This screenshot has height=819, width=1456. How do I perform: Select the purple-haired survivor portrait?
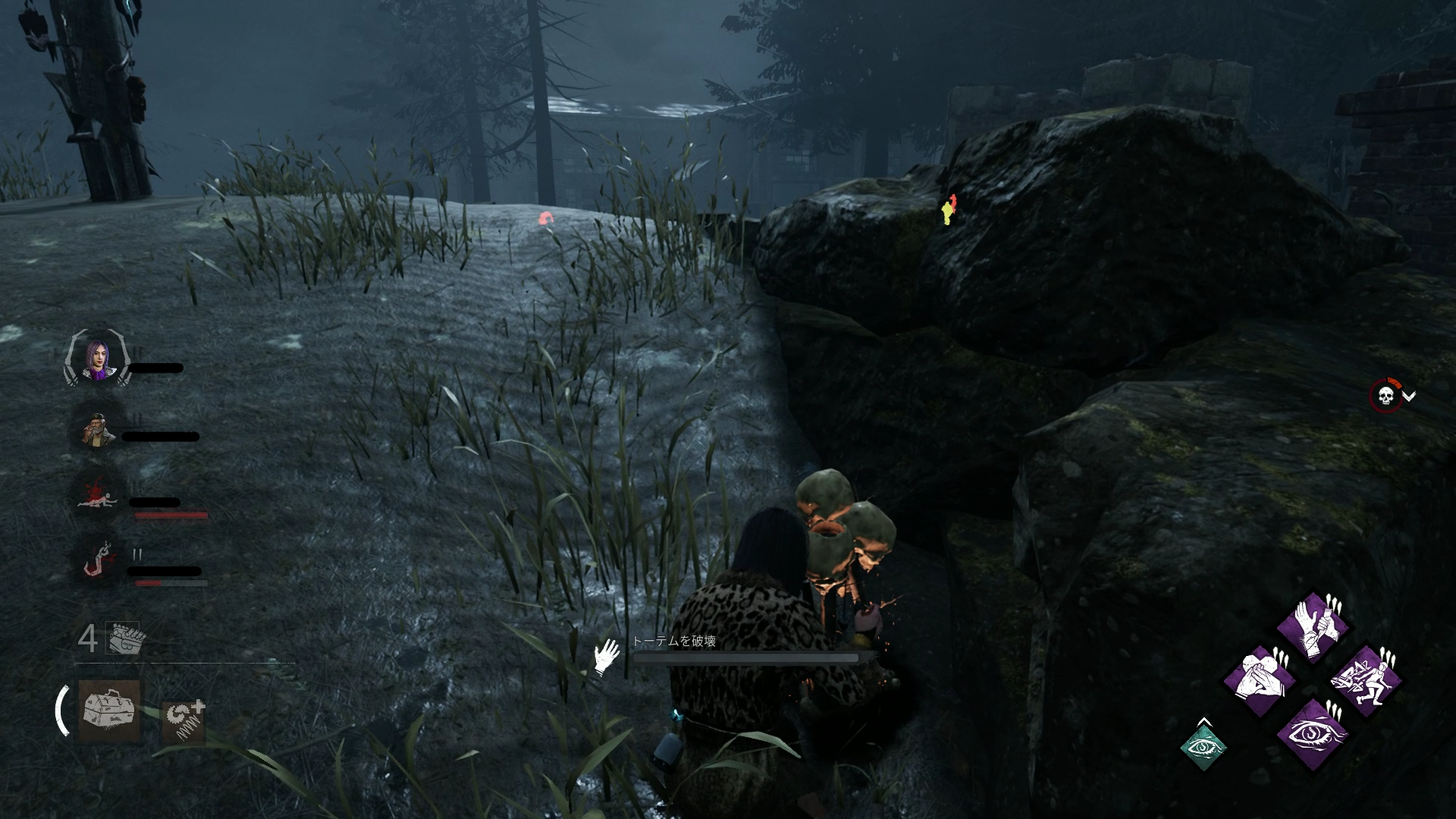coord(98,361)
